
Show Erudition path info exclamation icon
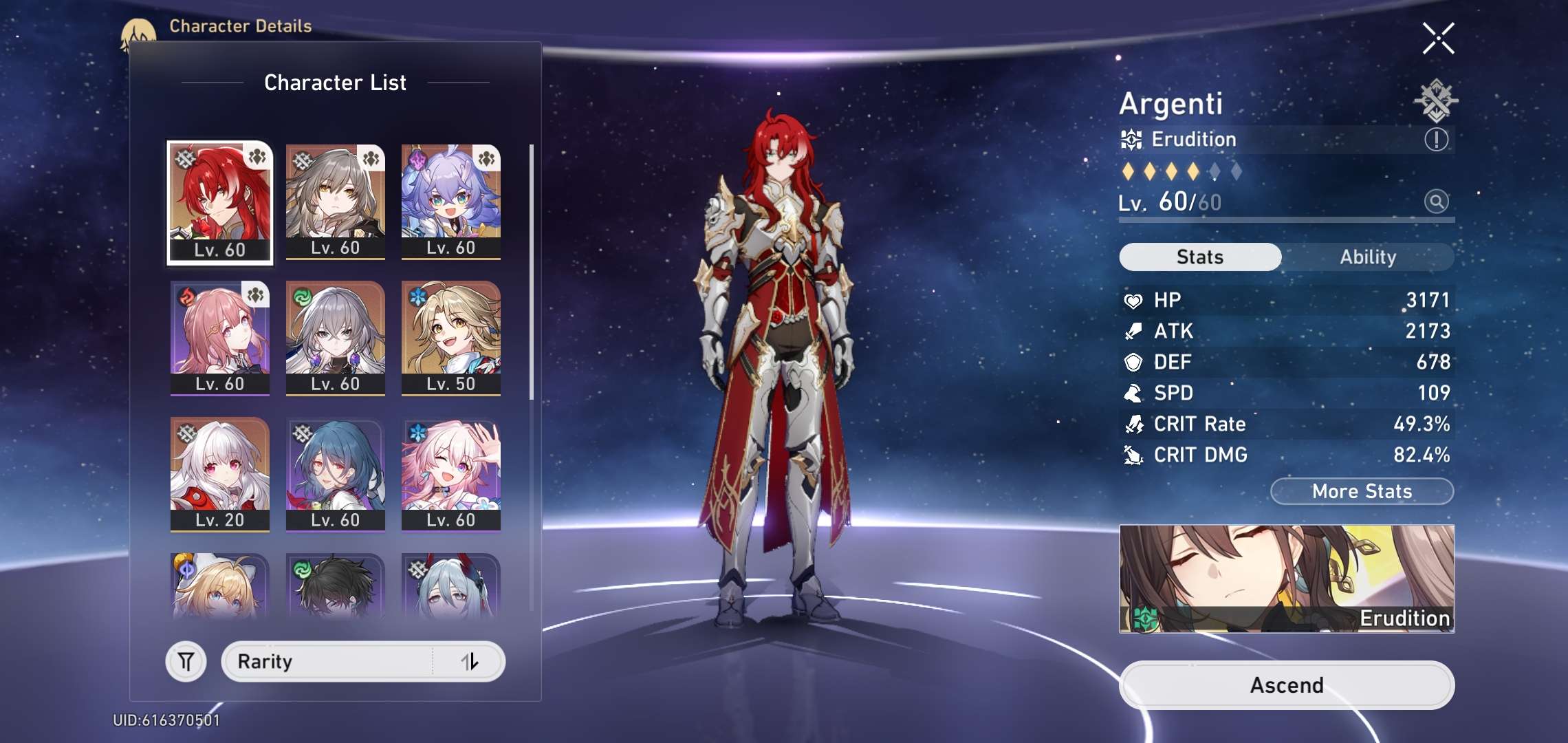click(1436, 140)
